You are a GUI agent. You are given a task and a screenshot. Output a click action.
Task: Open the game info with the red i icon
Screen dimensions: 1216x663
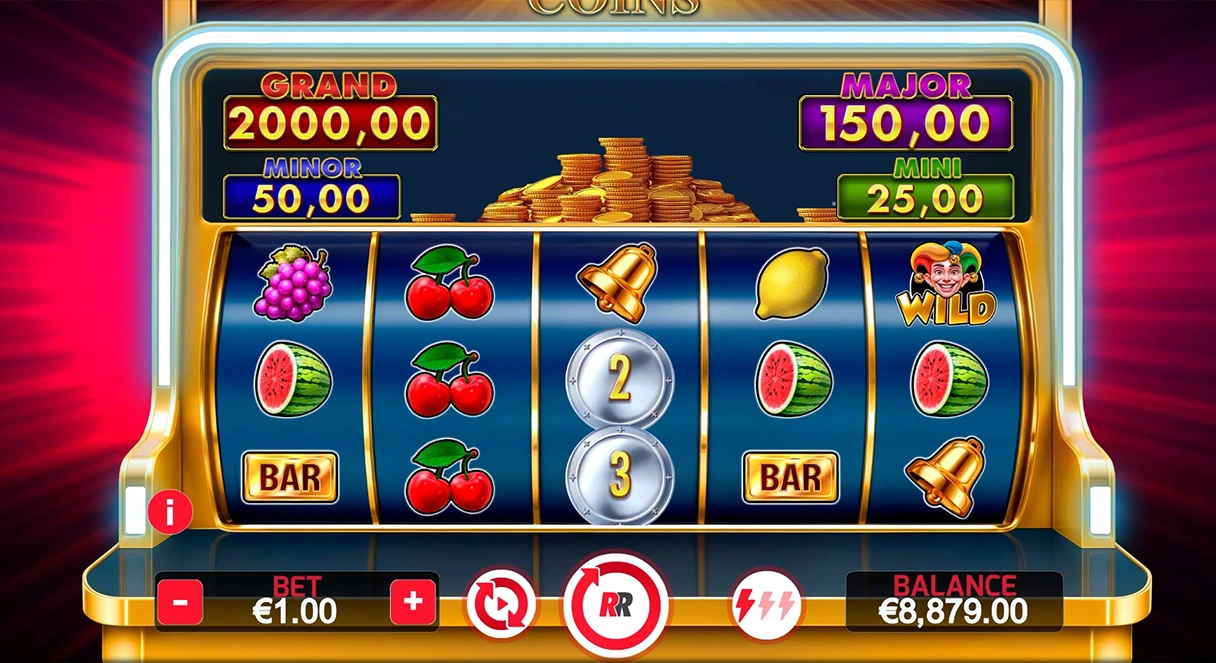[170, 513]
